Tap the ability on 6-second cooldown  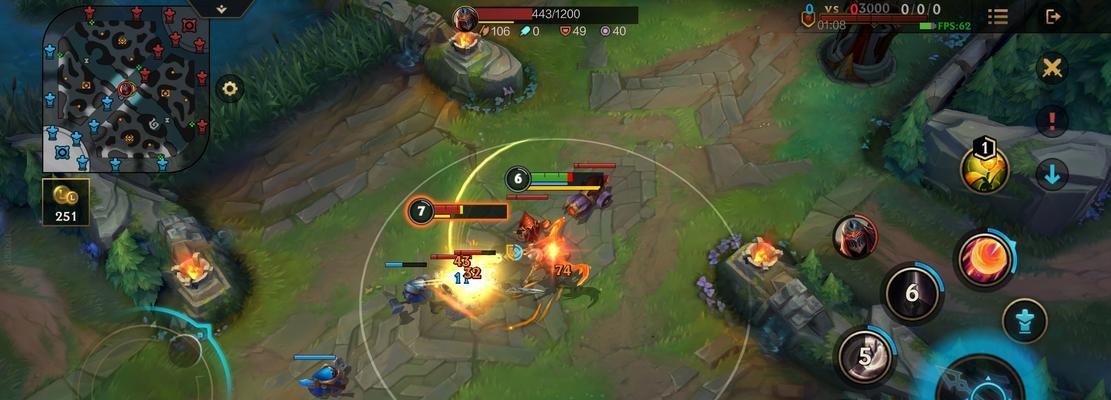click(x=911, y=294)
